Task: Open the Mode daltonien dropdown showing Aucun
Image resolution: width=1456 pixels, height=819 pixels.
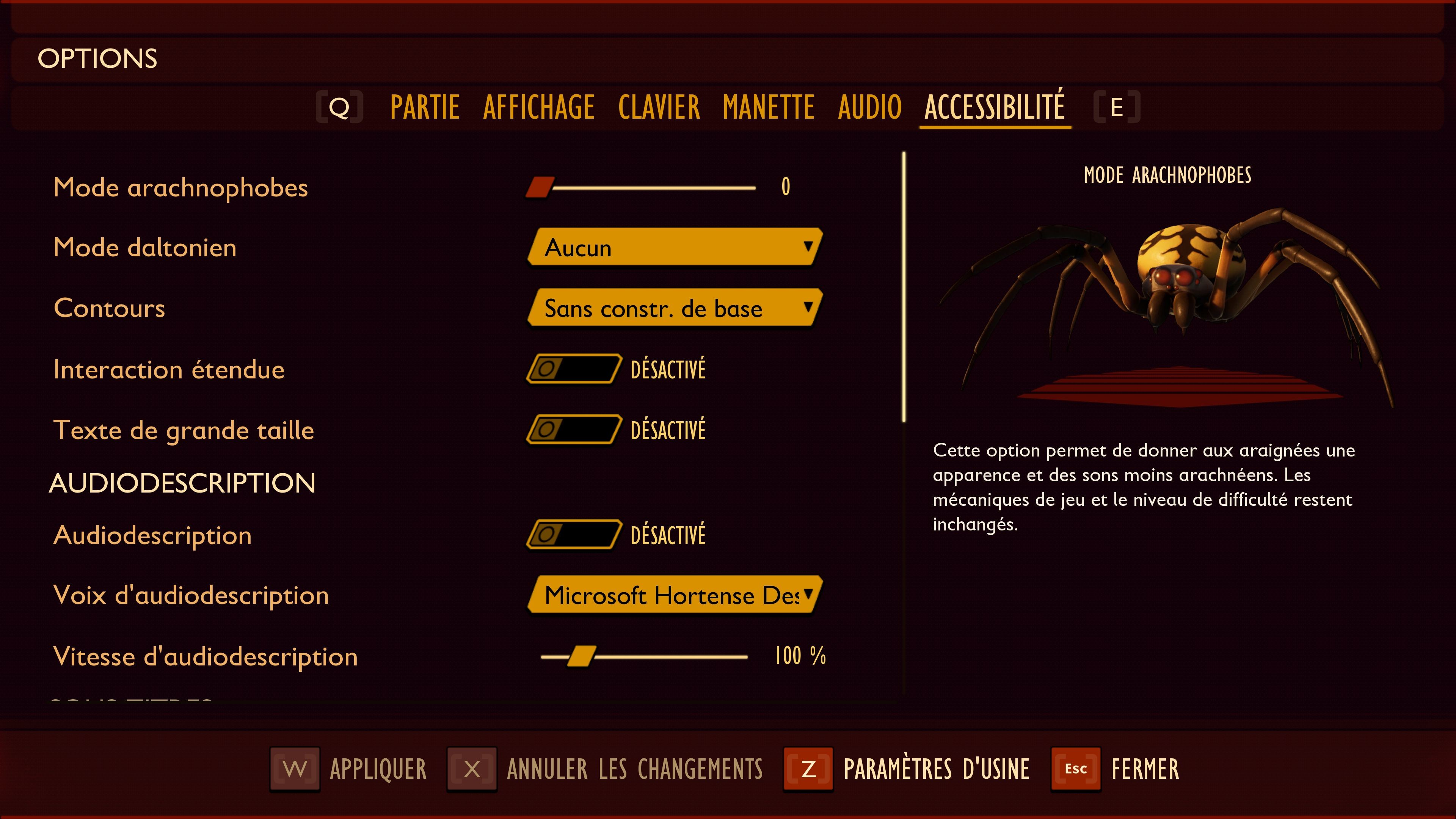Action: point(673,247)
